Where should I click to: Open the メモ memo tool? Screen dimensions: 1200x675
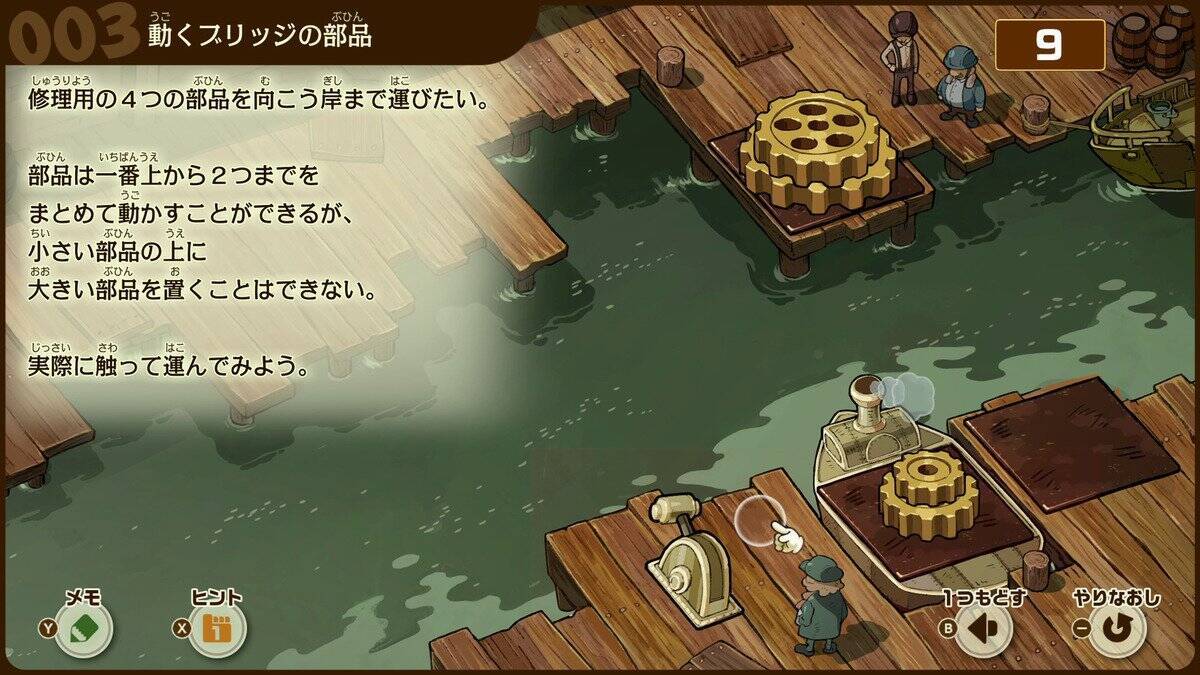pyautogui.click(x=84, y=630)
